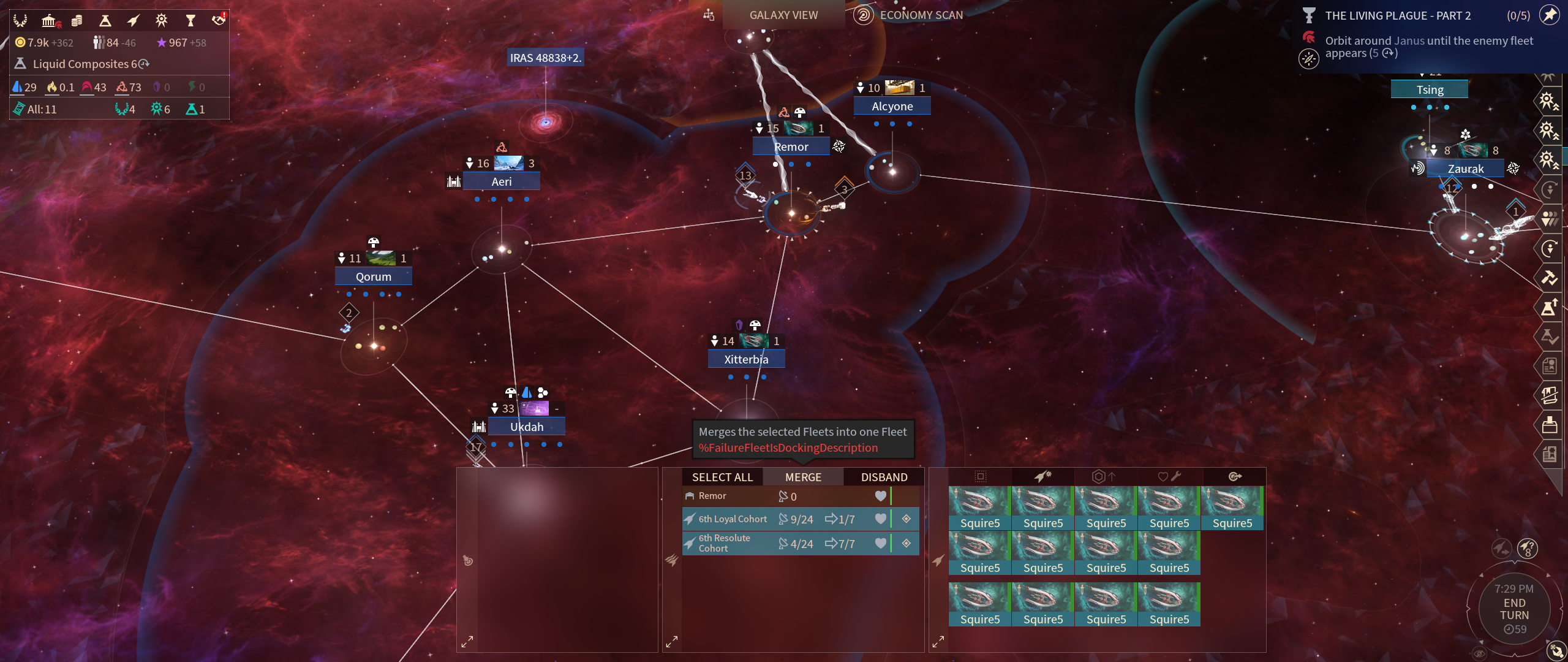Open the Xitterbia system label

pos(746,359)
